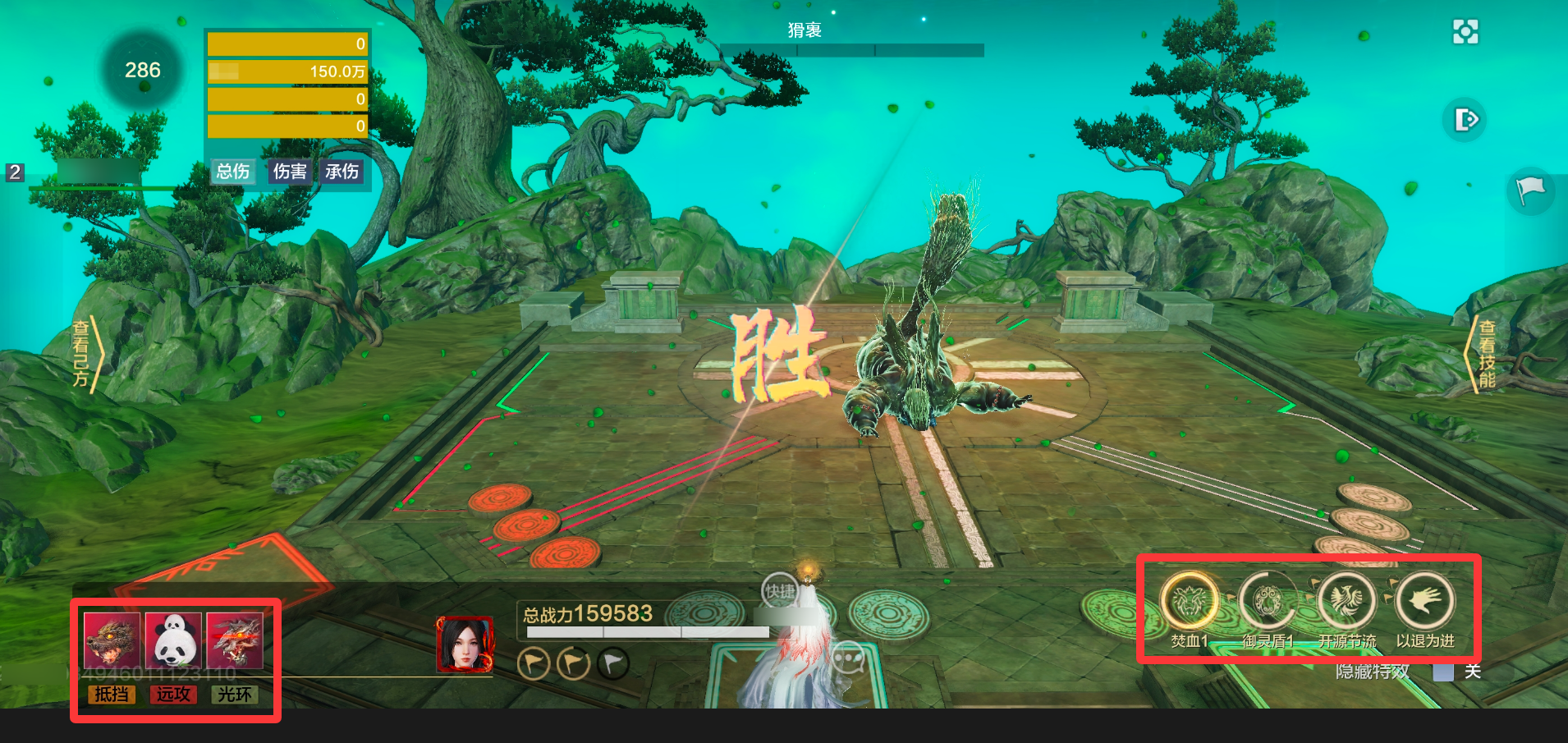Activate the 以退为进 hand skill
Viewport: 1568px width, 743px height.
coord(1424,601)
